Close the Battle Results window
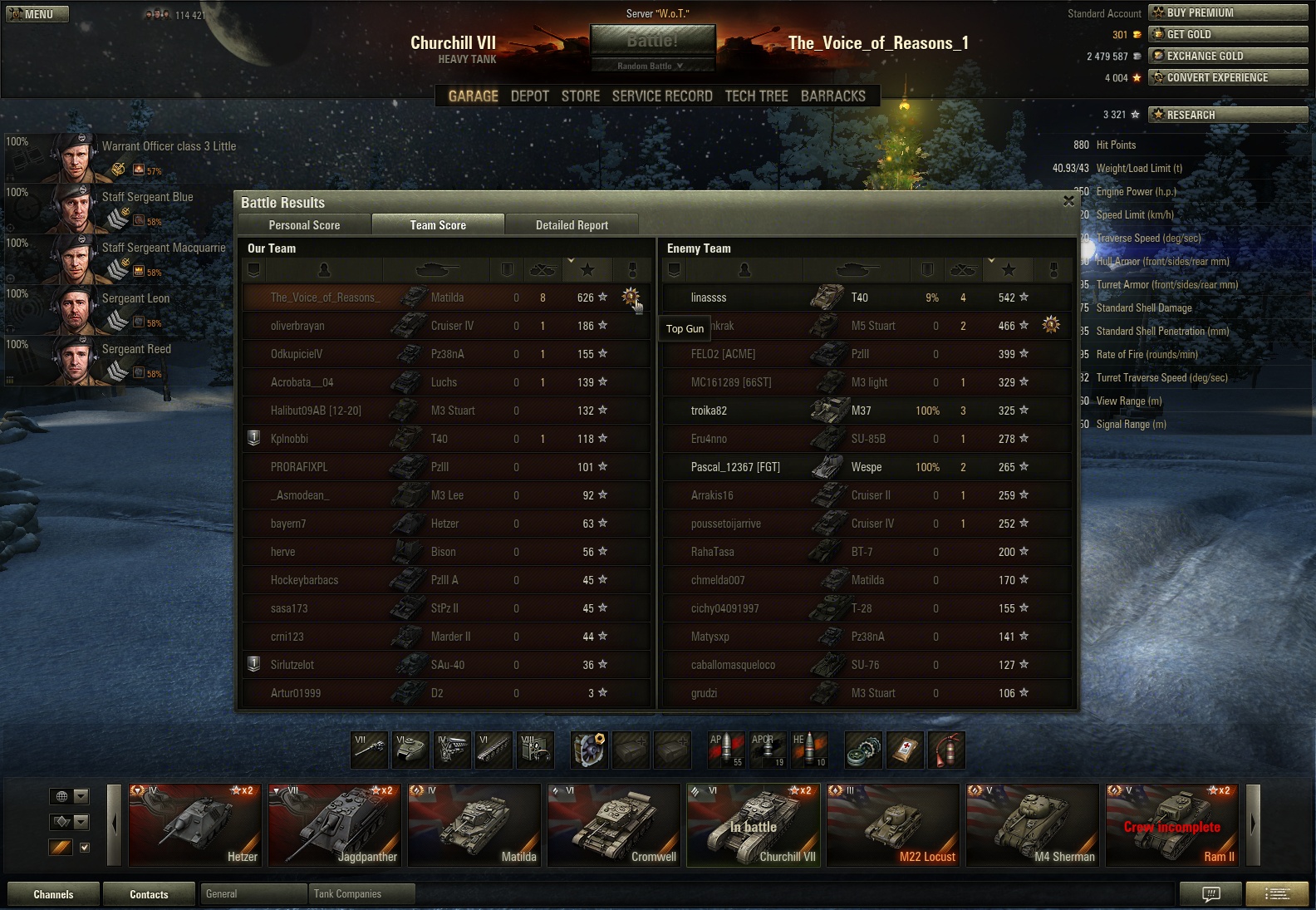 point(1068,201)
